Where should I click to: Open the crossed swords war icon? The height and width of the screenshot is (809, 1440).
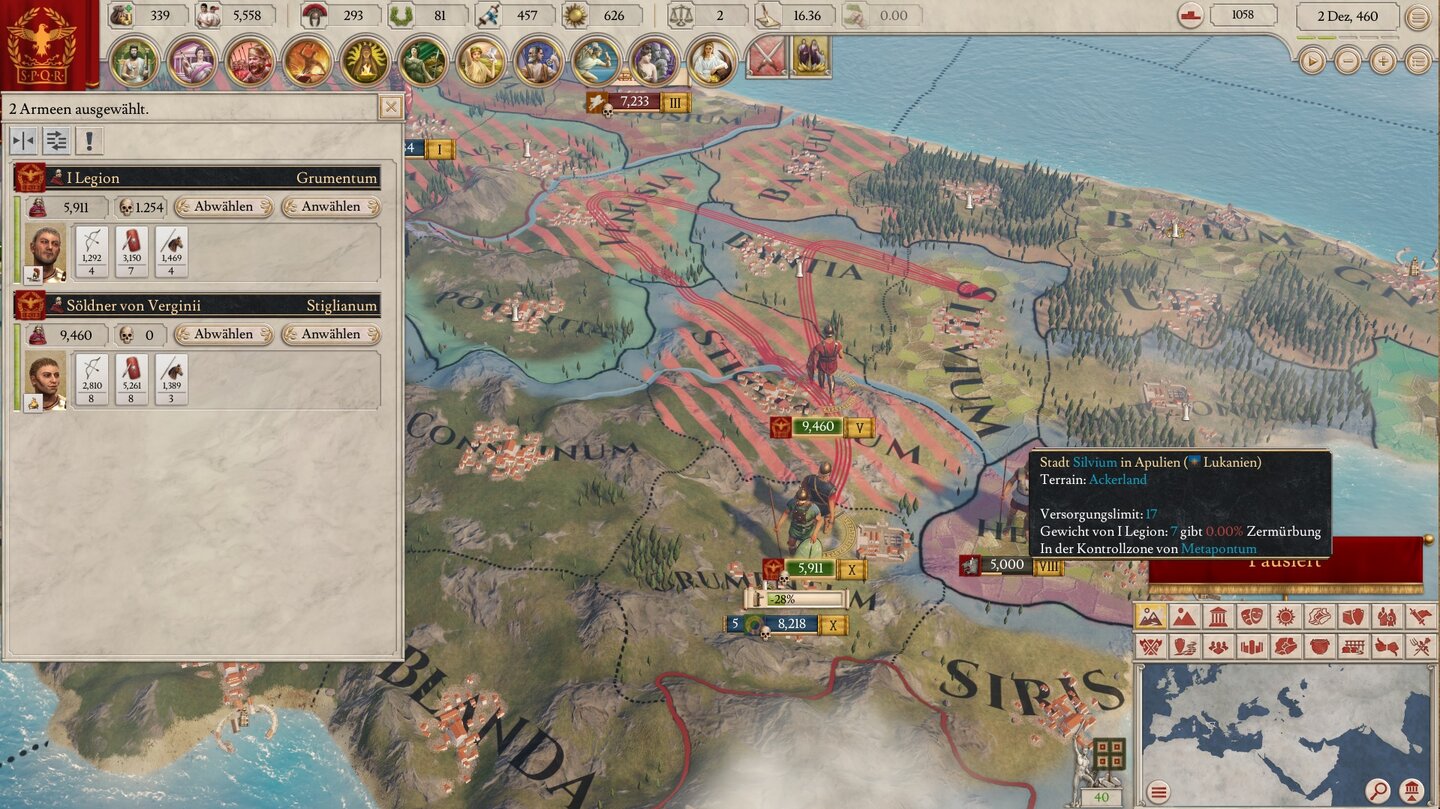click(x=767, y=55)
